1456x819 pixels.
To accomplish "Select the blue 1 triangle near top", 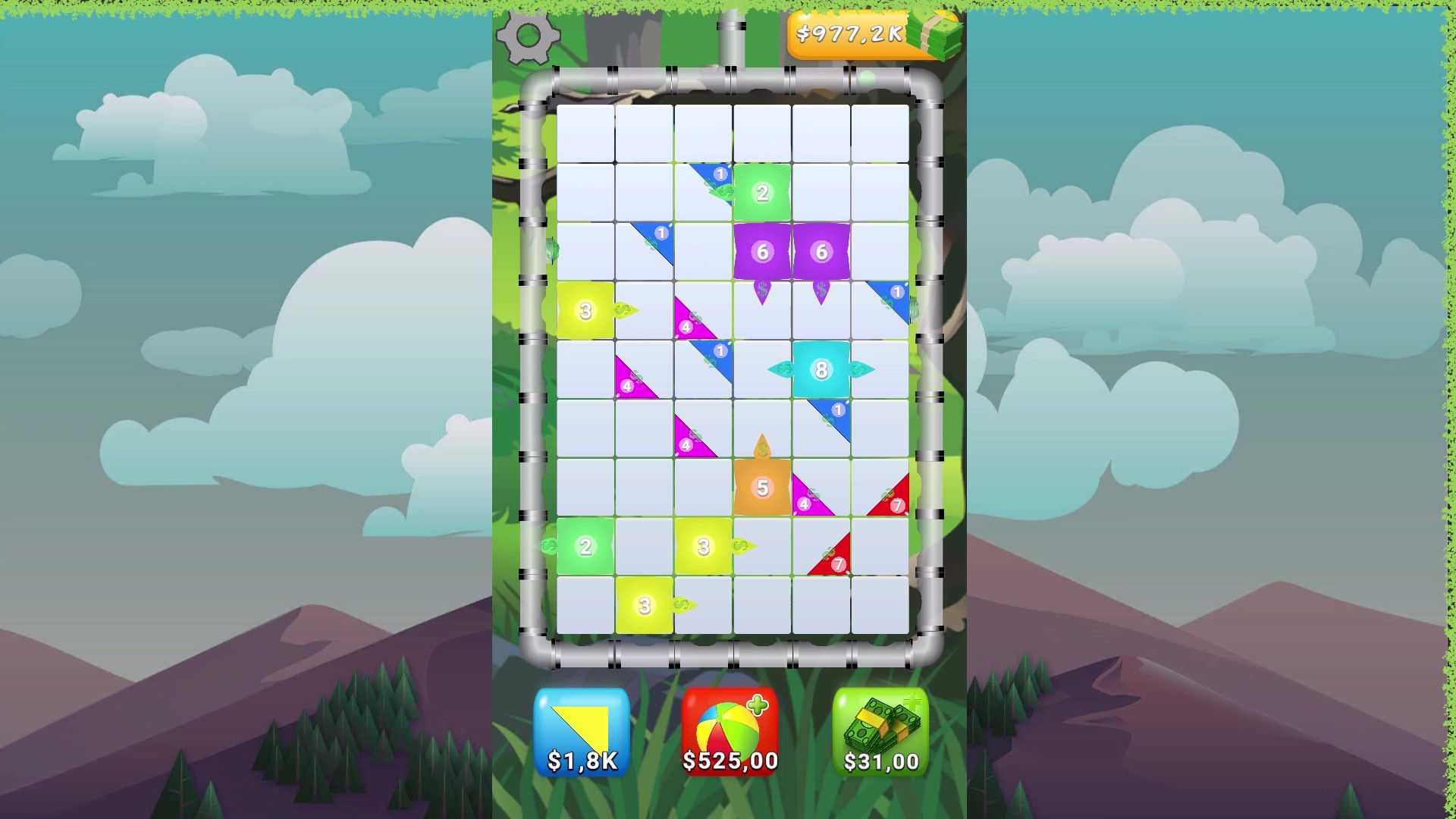I will [719, 173].
